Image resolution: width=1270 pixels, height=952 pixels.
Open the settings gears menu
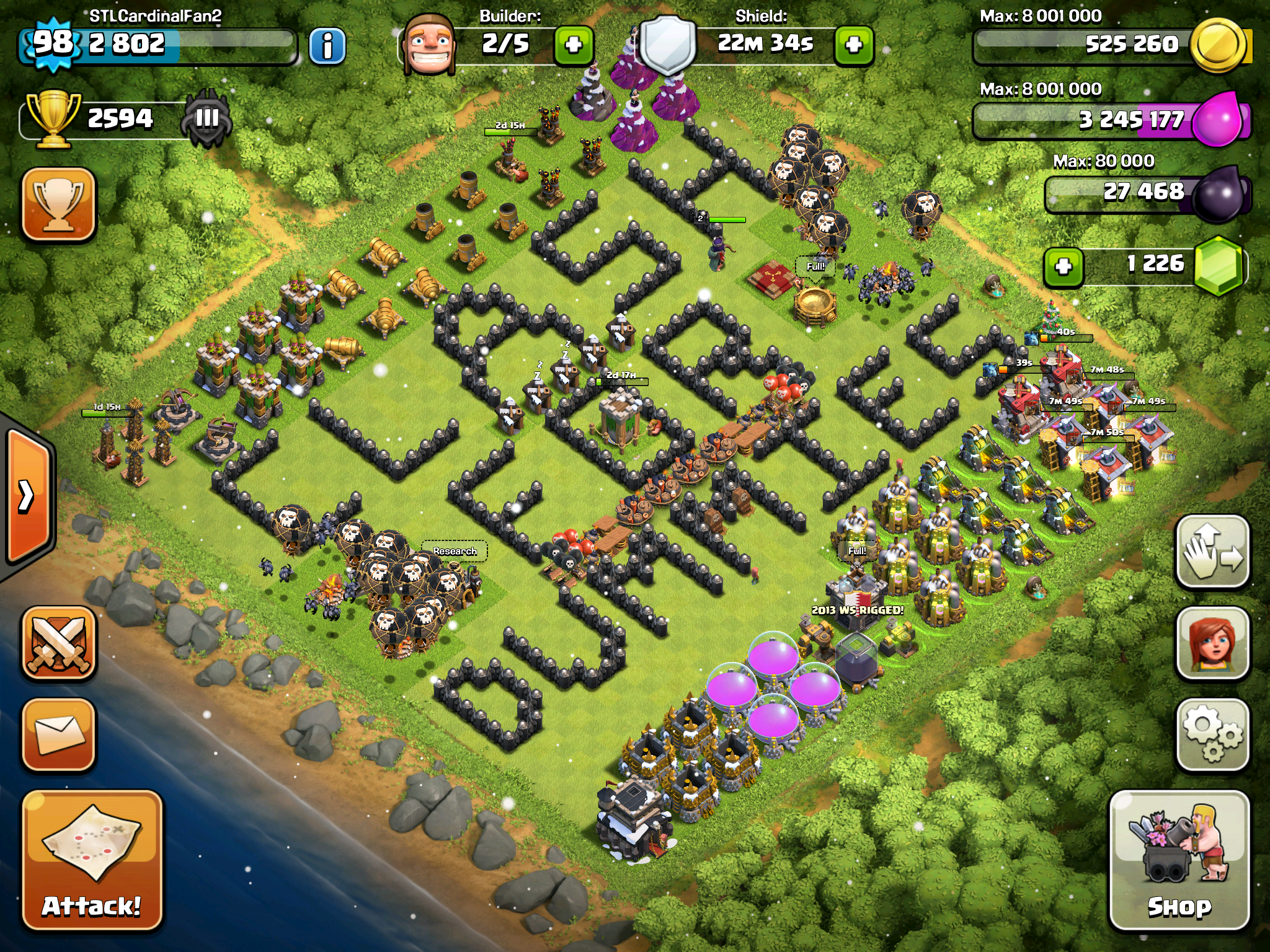(x=1212, y=735)
